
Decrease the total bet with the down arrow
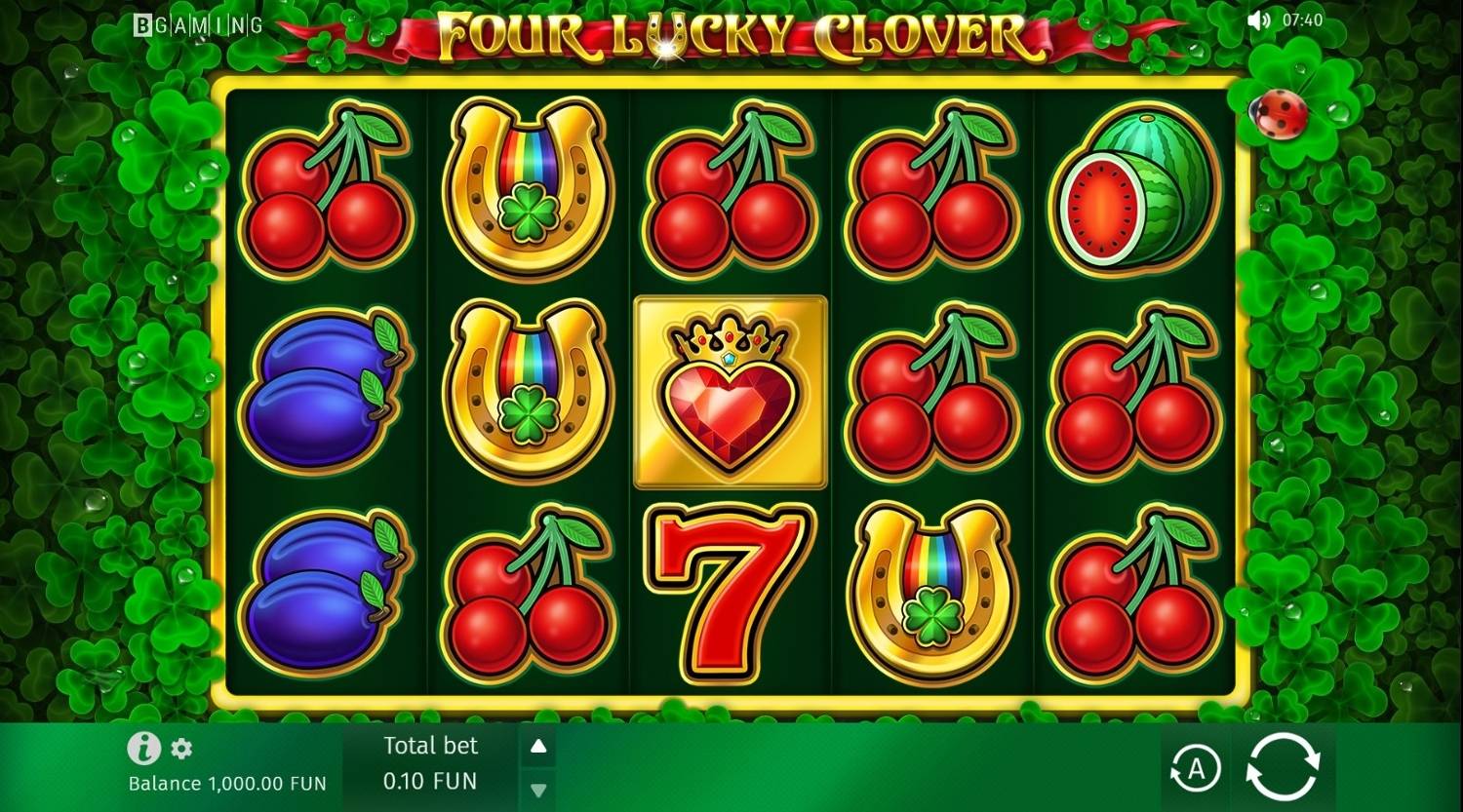(538, 791)
